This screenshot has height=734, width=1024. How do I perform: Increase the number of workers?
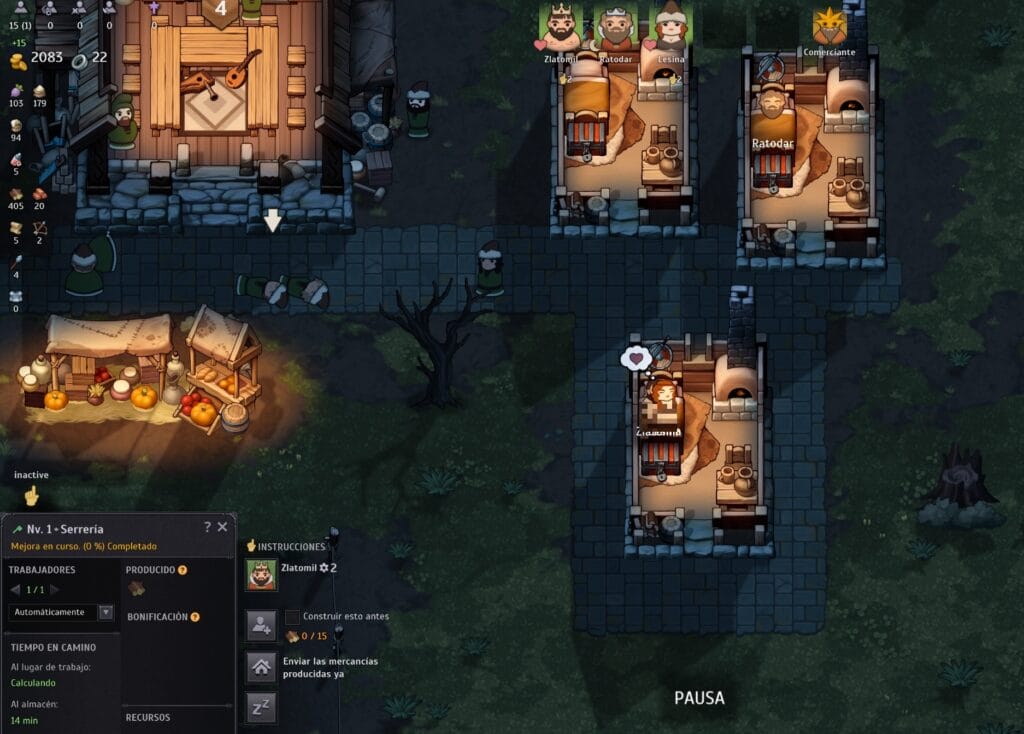click(x=55, y=590)
